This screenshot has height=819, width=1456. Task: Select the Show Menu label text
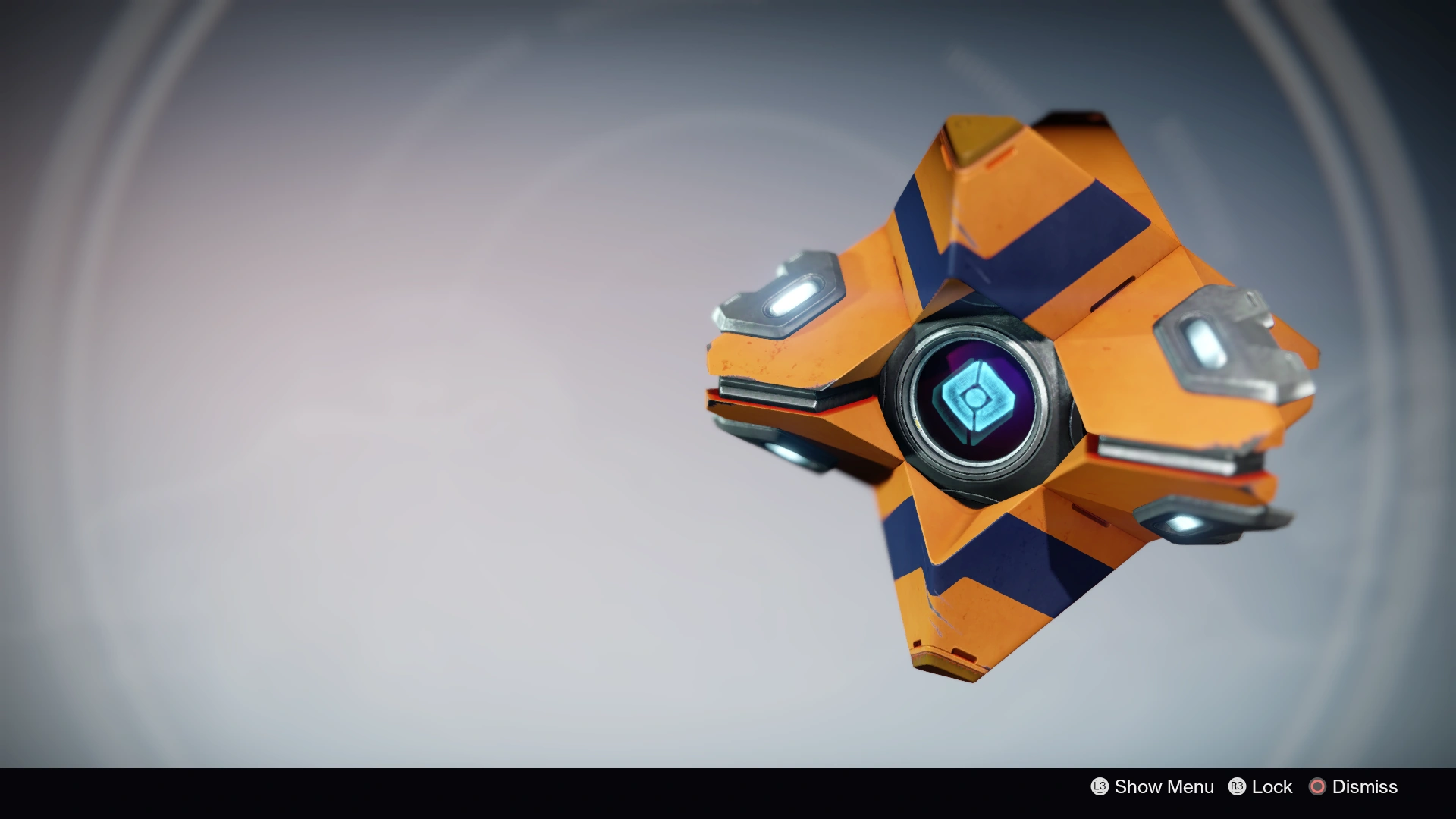(x=1164, y=786)
